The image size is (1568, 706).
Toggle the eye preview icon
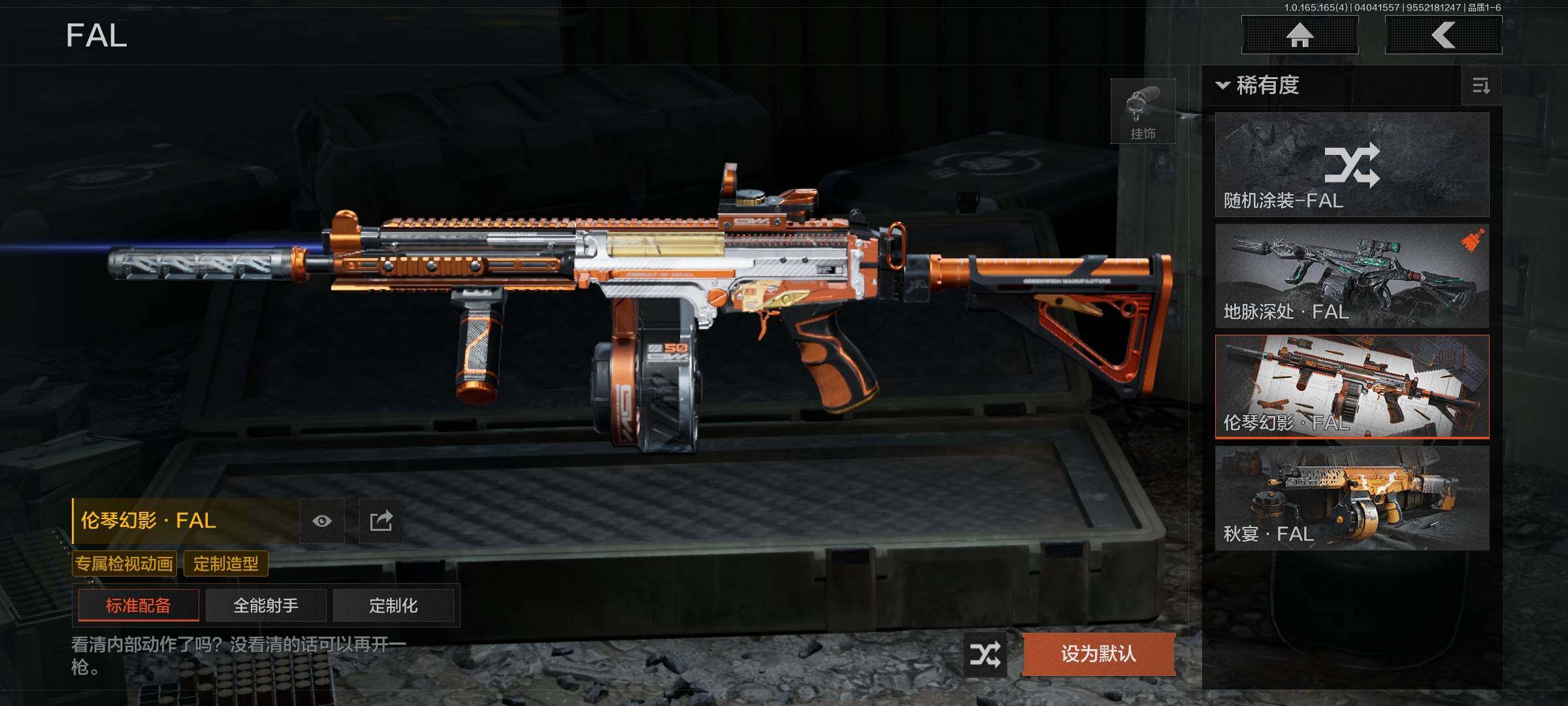pos(321,521)
